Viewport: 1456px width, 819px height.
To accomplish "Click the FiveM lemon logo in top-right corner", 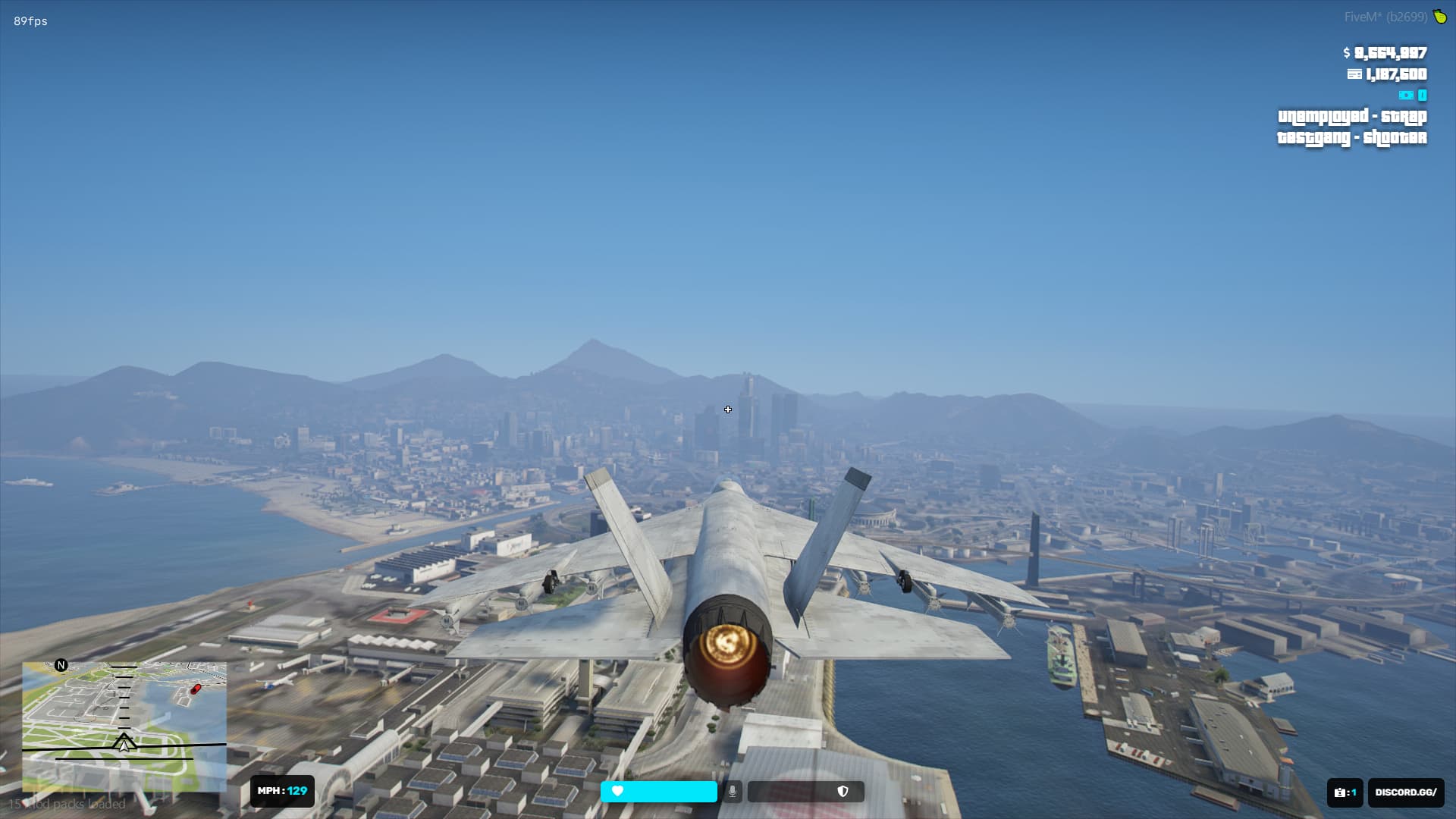I will (x=1439, y=14).
